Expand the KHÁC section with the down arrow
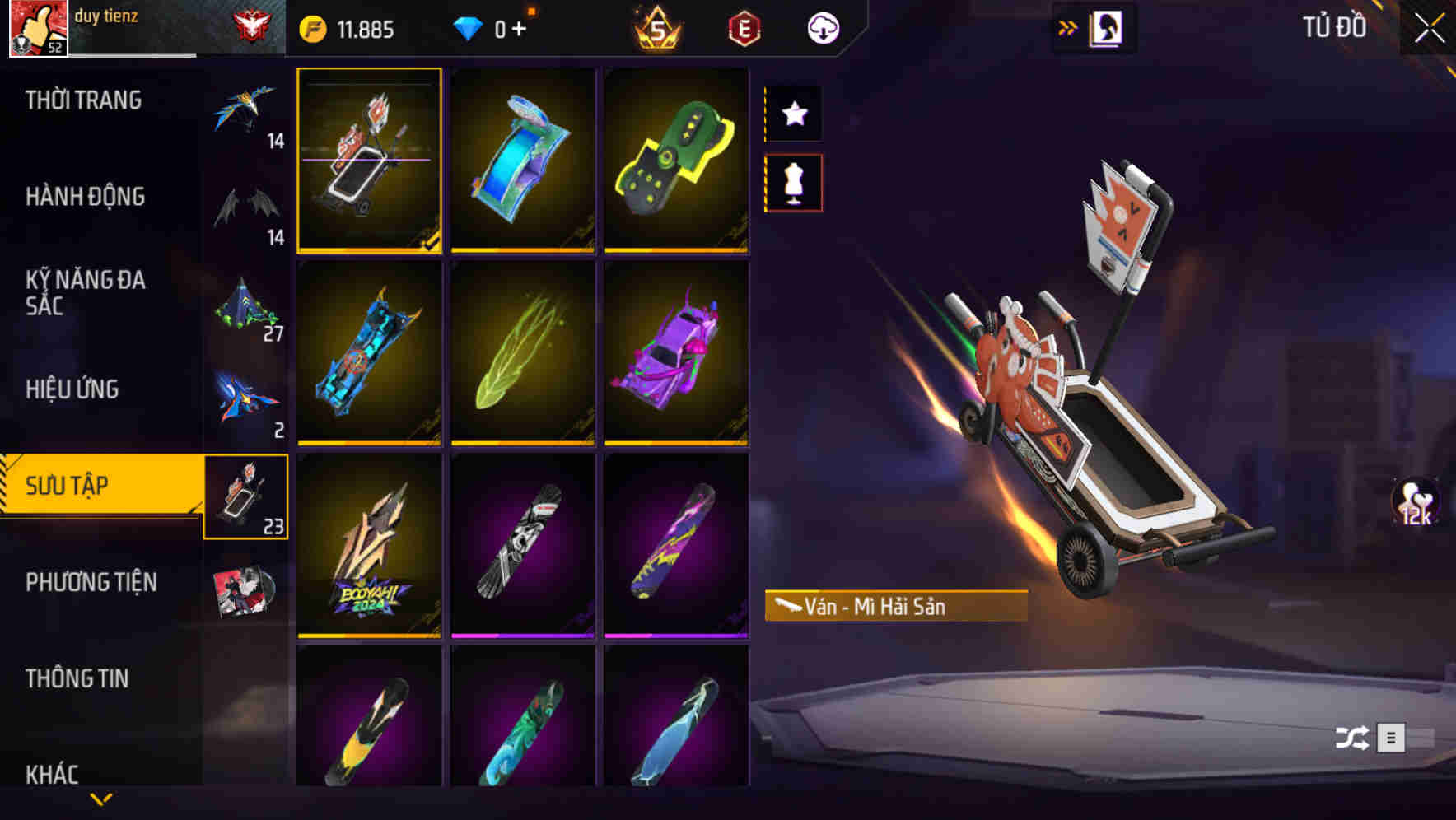This screenshot has height=820, width=1456. coord(100,797)
